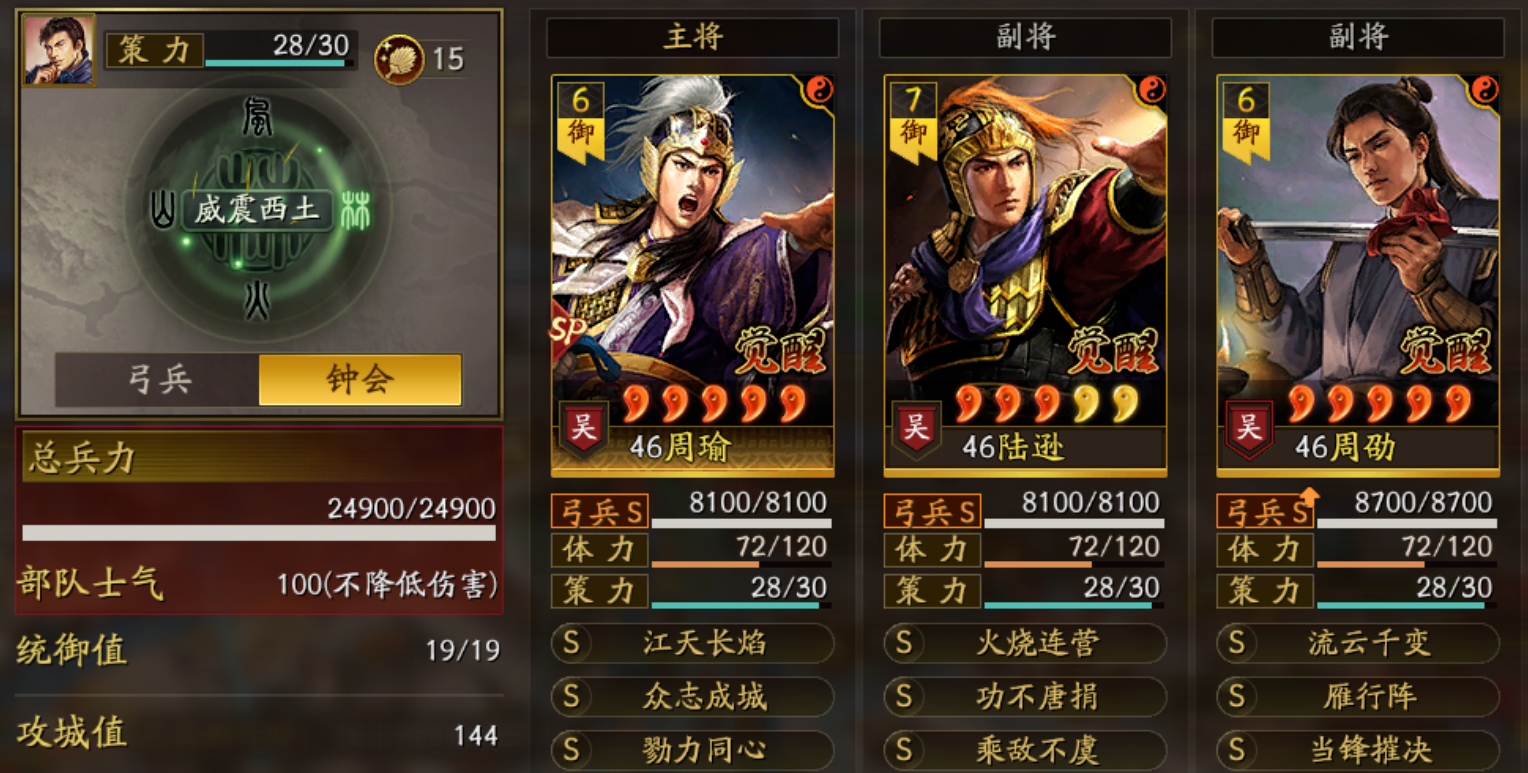Select the 吴 faction badge on 陆逊's card
1528x773 pixels.
915,424
